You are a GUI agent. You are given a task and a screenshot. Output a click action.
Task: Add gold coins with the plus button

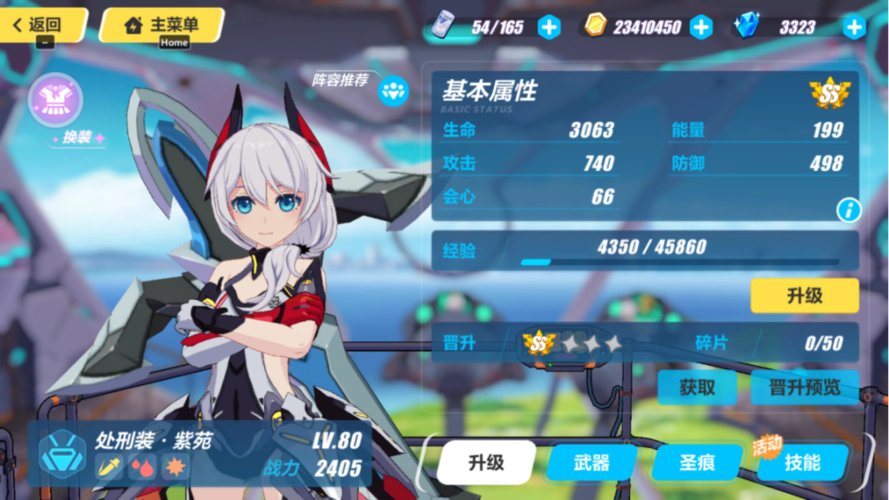pos(701,27)
